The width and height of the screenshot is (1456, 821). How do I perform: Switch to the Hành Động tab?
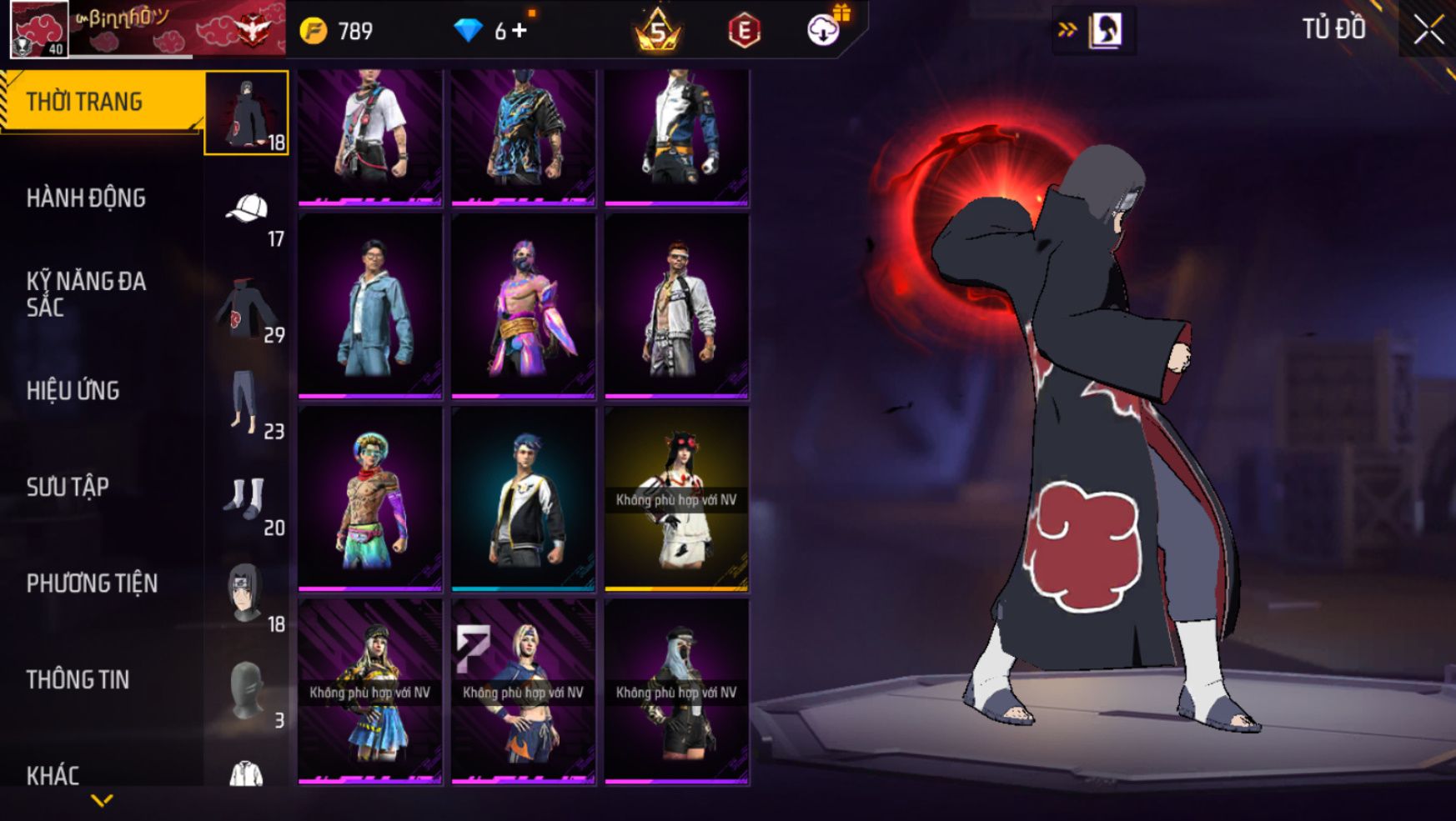click(x=86, y=198)
